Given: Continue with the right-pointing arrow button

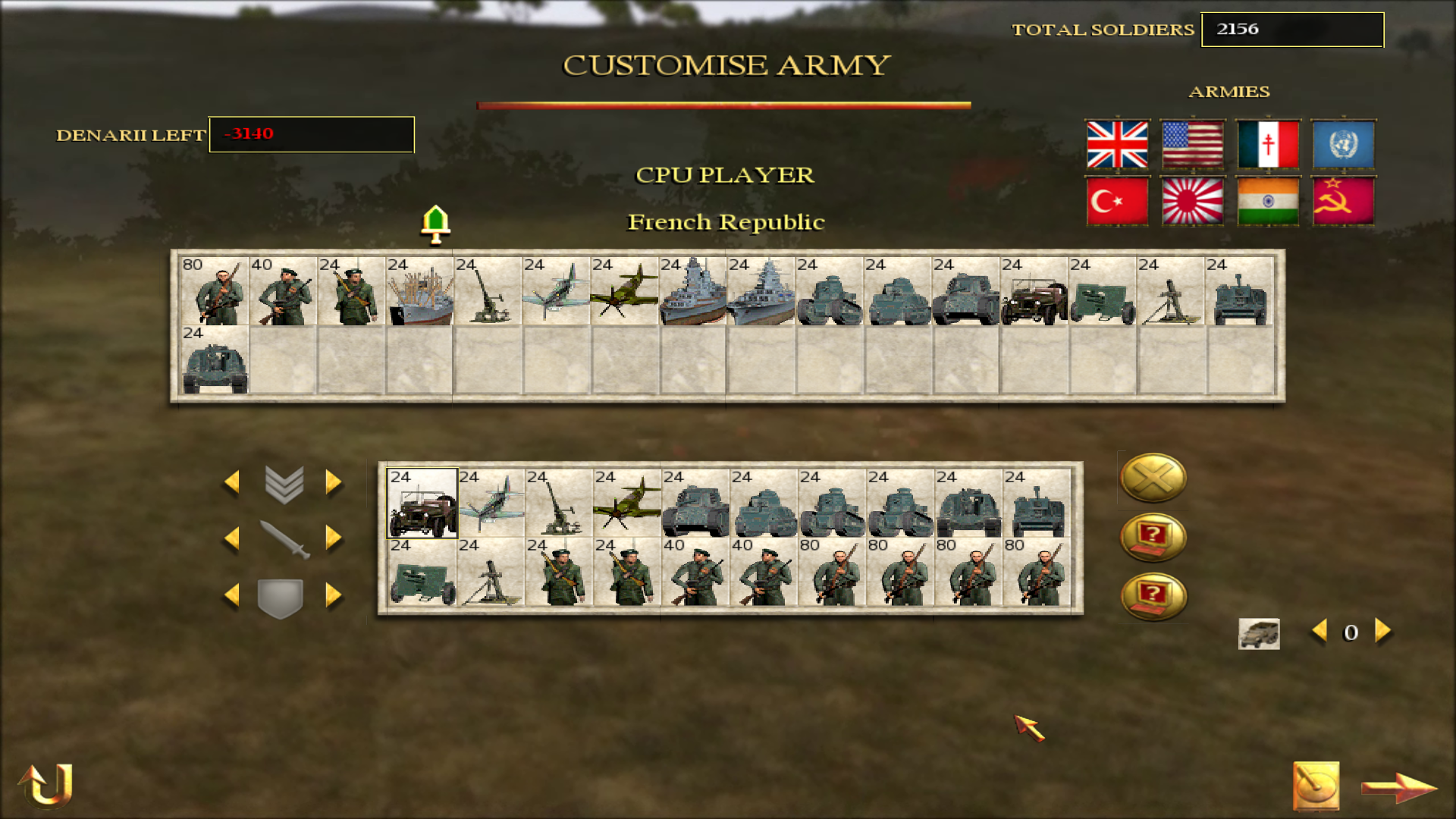Looking at the screenshot, I should click(x=1399, y=787).
